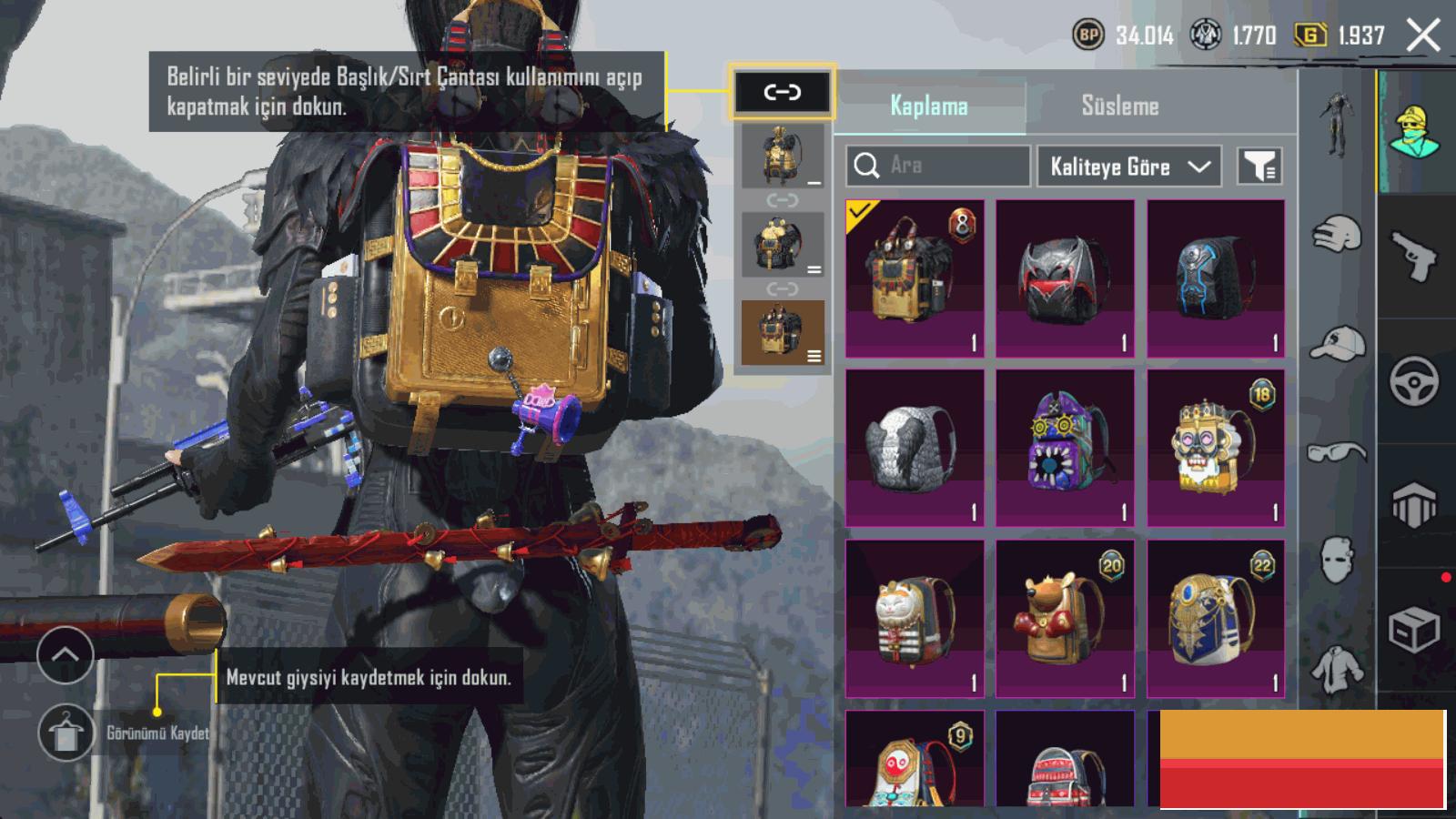The height and width of the screenshot is (819, 1456).
Task: Toggle the backpack level link button
Action: point(782,92)
